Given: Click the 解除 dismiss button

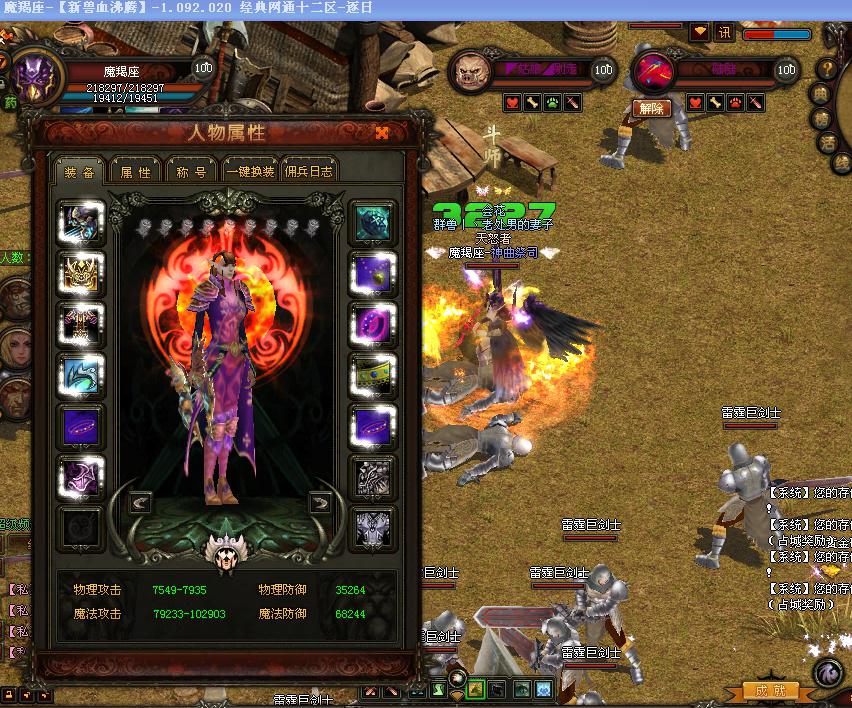Looking at the screenshot, I should click(651, 108).
